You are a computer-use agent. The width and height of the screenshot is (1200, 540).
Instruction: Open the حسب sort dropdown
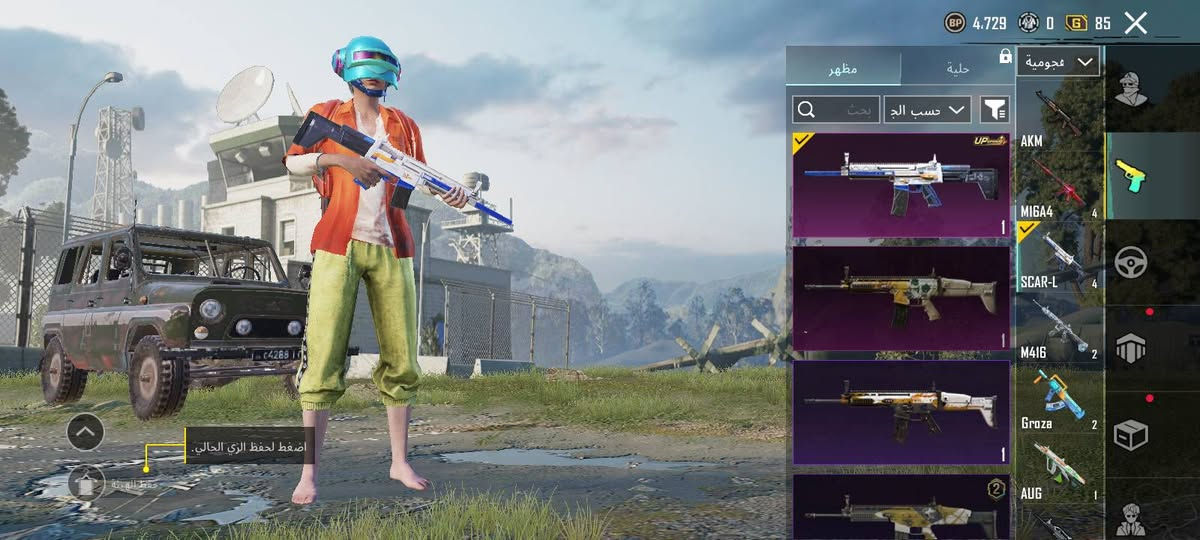tap(927, 109)
